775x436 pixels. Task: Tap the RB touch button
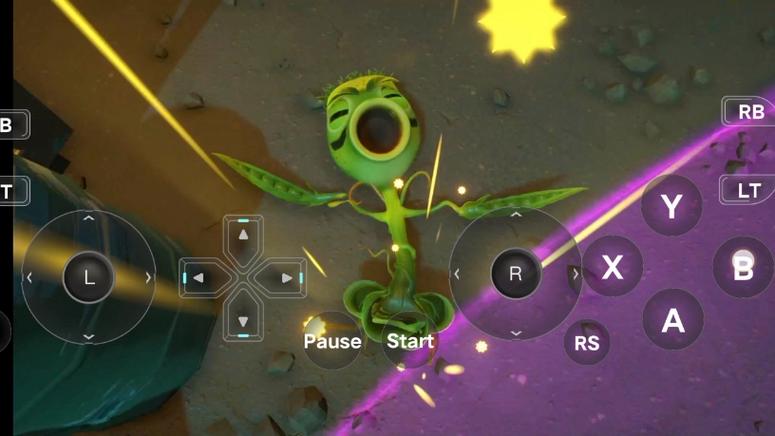tap(750, 112)
